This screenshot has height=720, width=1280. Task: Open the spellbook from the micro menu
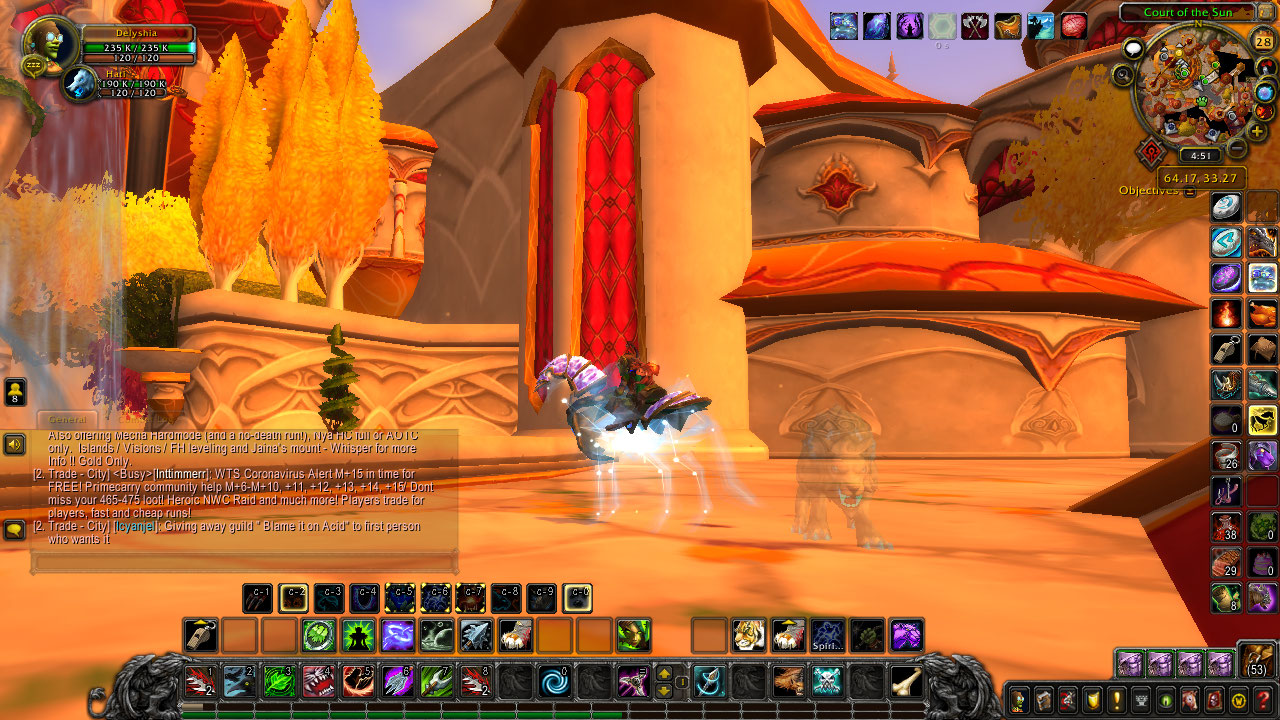(x=1044, y=698)
